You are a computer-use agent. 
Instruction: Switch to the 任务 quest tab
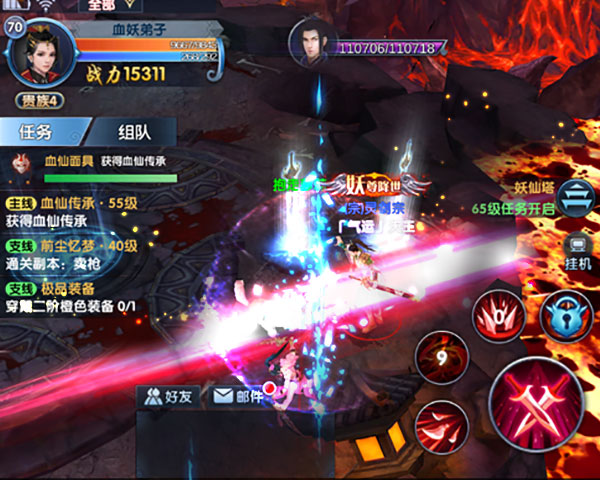(42, 131)
